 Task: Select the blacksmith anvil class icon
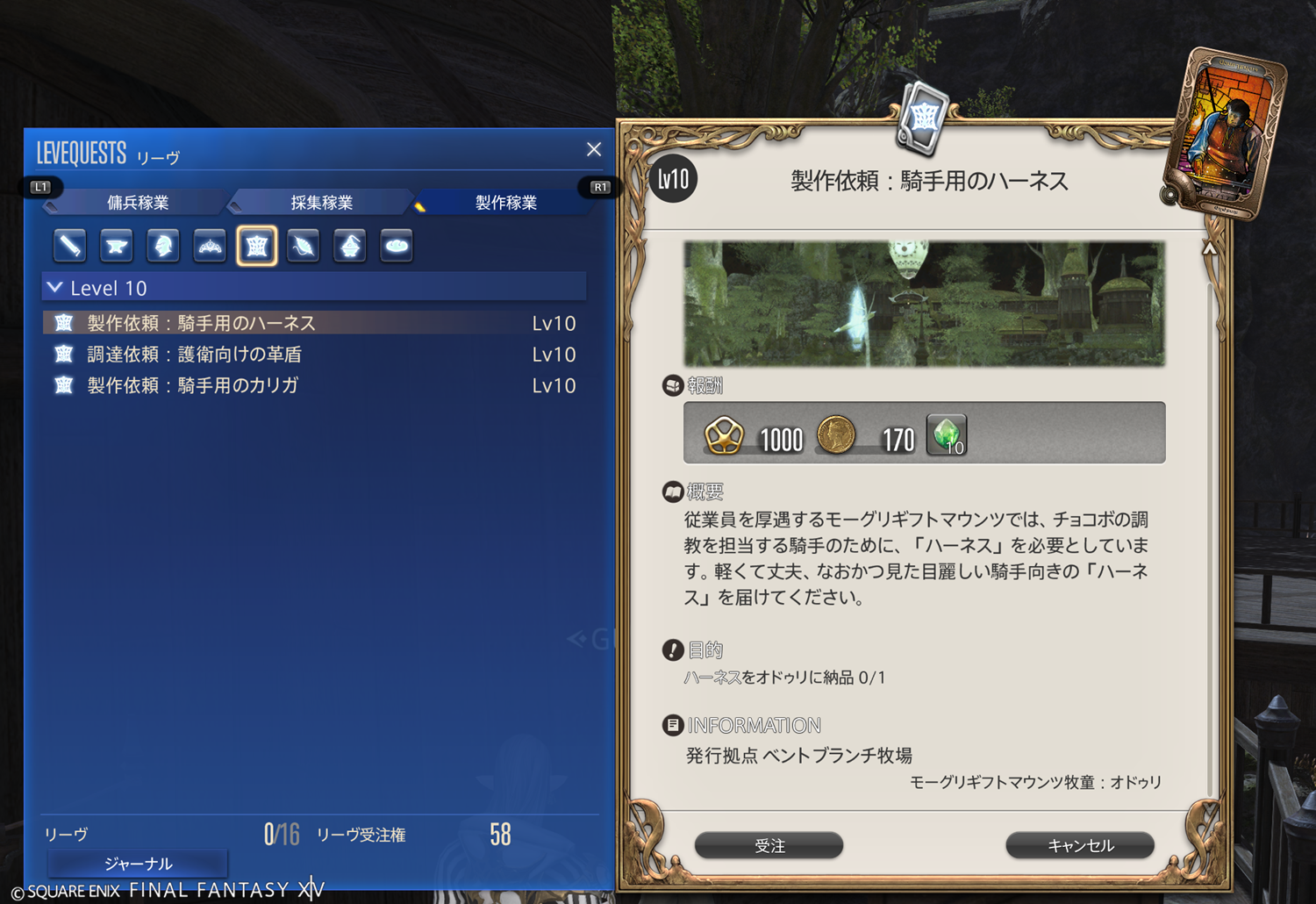116,246
